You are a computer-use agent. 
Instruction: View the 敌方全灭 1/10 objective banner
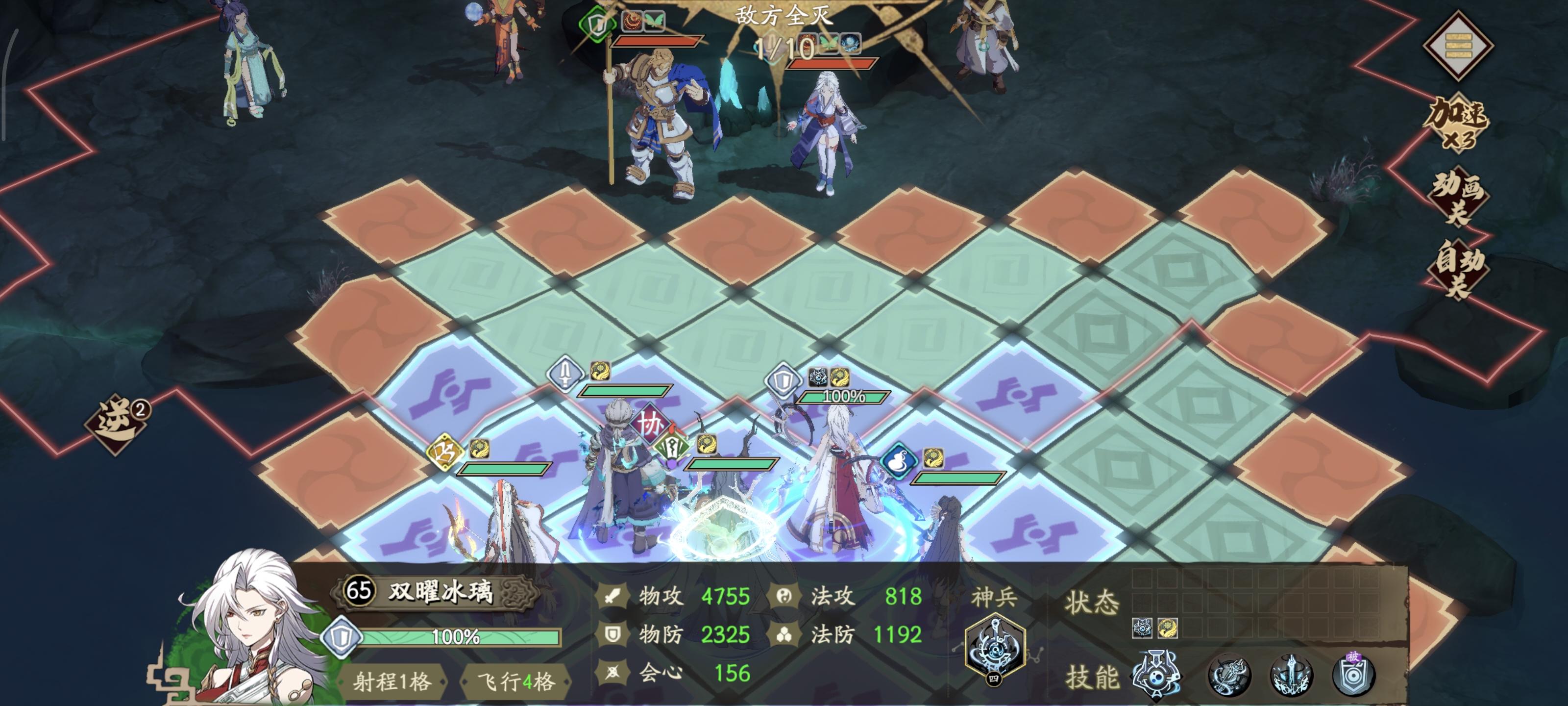(x=785, y=27)
